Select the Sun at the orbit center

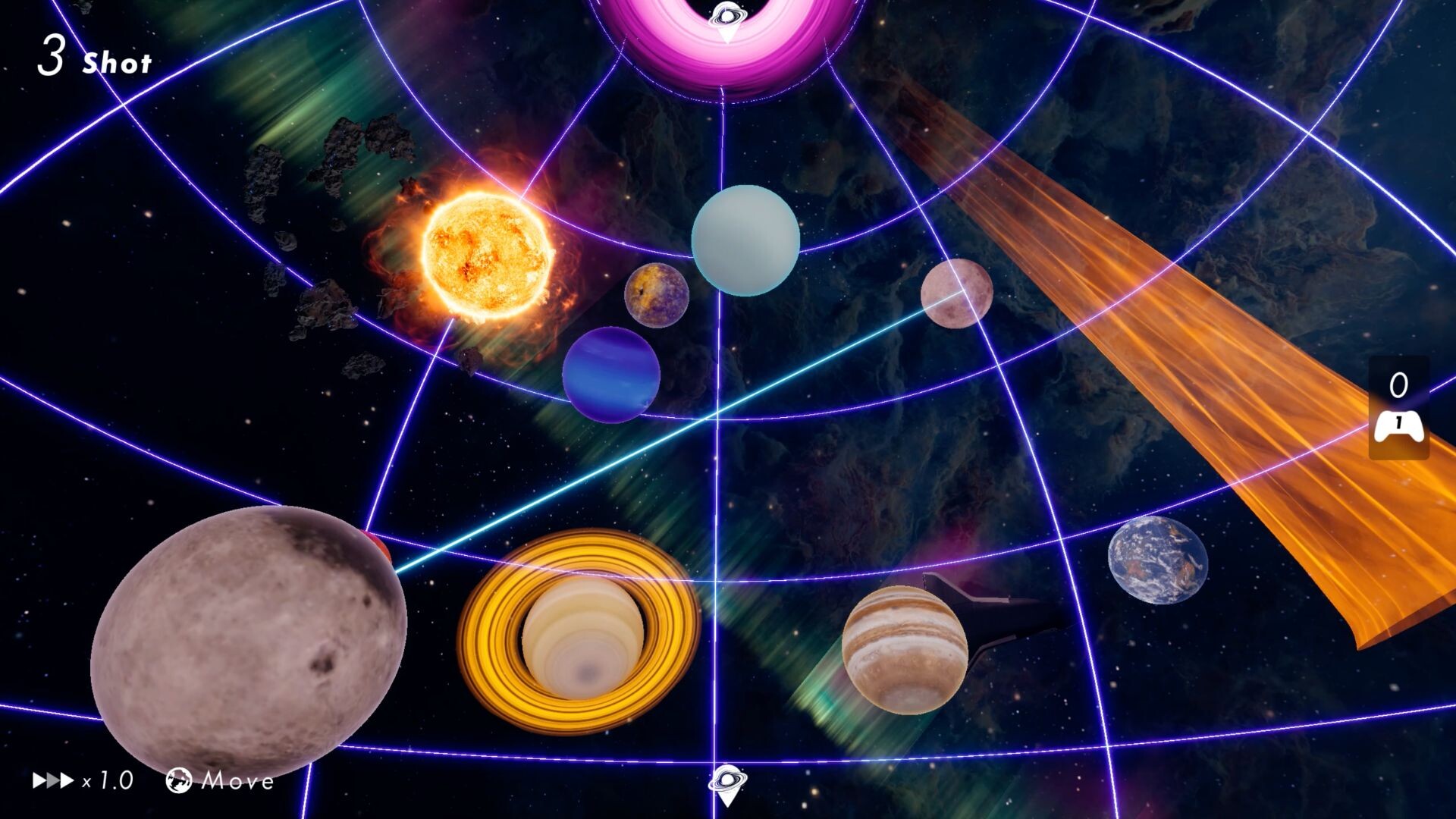(x=485, y=250)
